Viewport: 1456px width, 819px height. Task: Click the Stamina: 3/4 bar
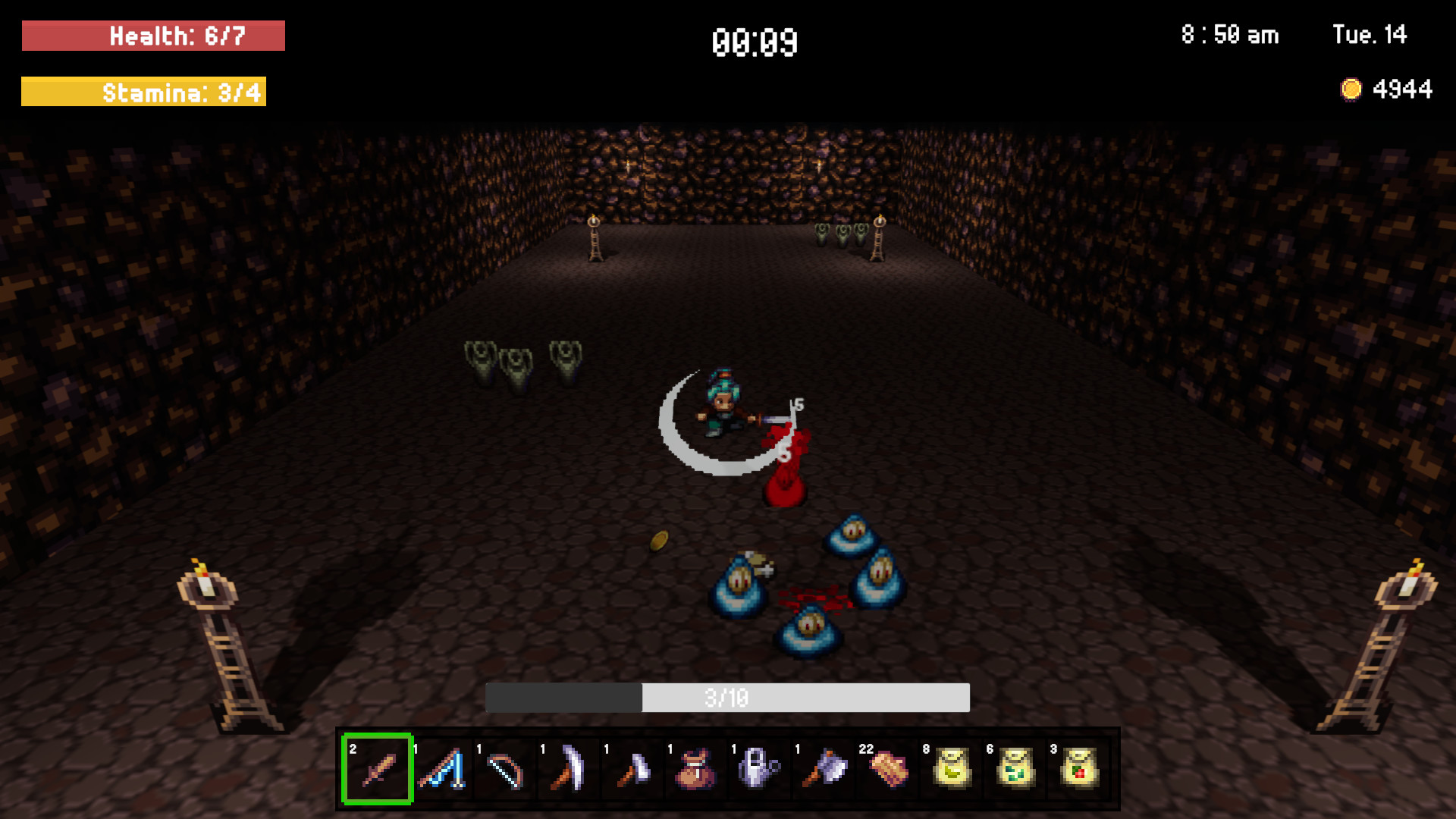point(144,93)
